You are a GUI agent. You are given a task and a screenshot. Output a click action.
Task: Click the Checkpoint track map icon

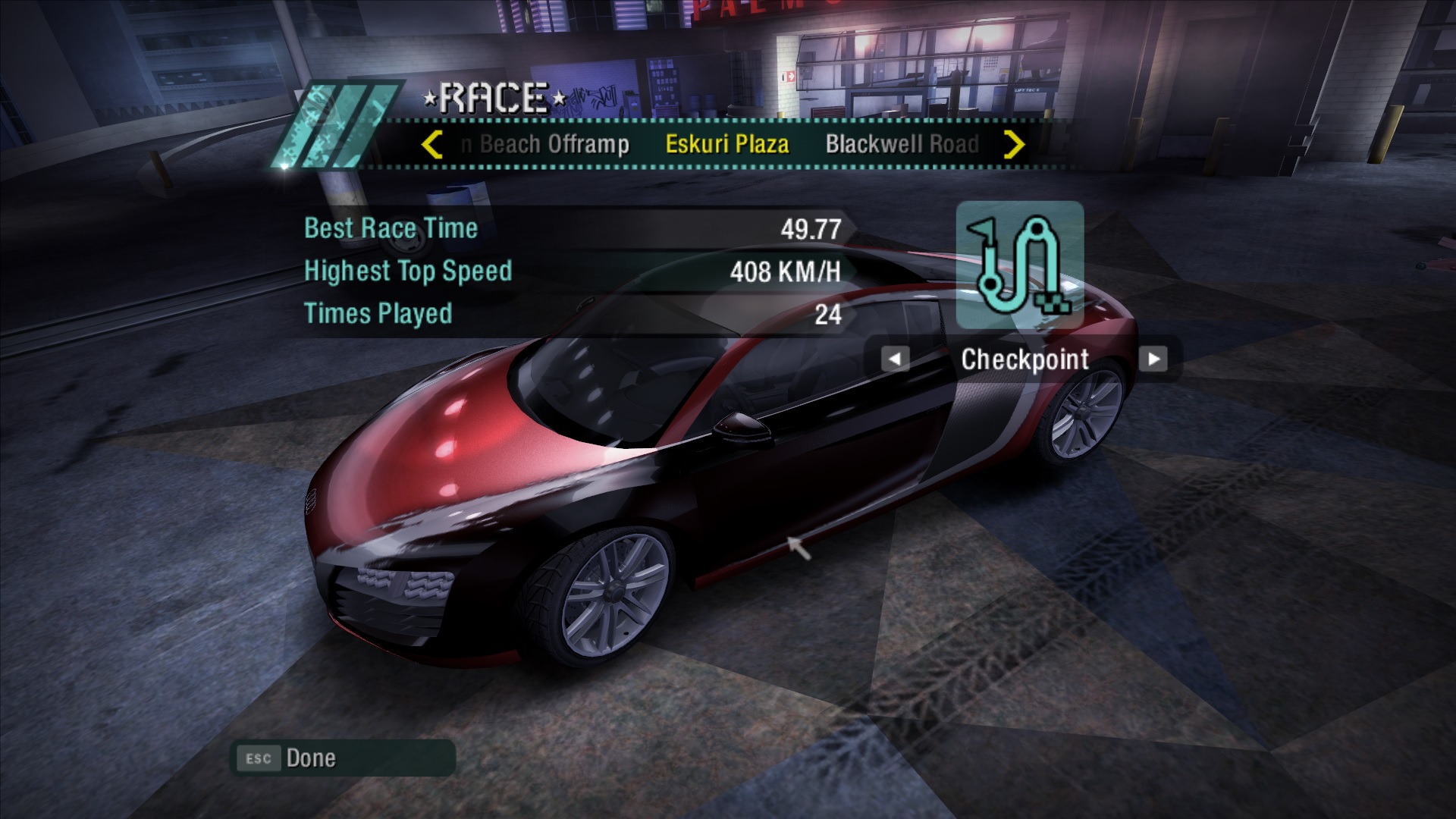tap(1019, 265)
